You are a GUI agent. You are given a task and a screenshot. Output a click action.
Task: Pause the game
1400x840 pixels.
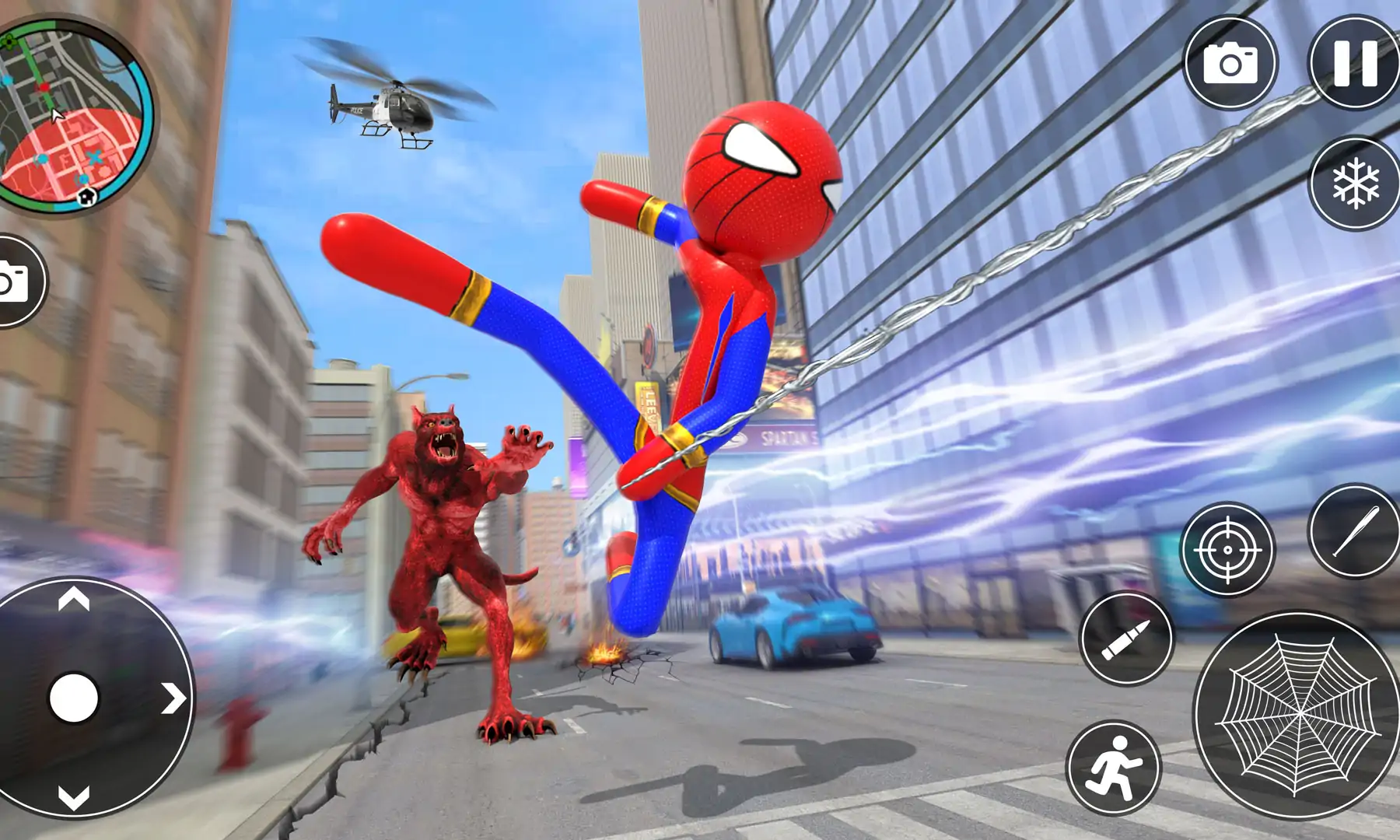click(x=1356, y=62)
